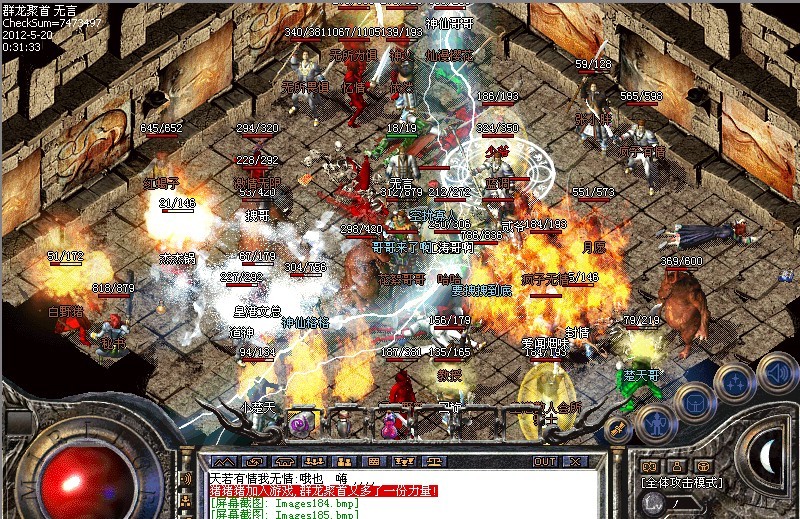Screen dimensions: 800x519
Task: Select the purple swirl orb belt slot
Action: coord(298,423)
